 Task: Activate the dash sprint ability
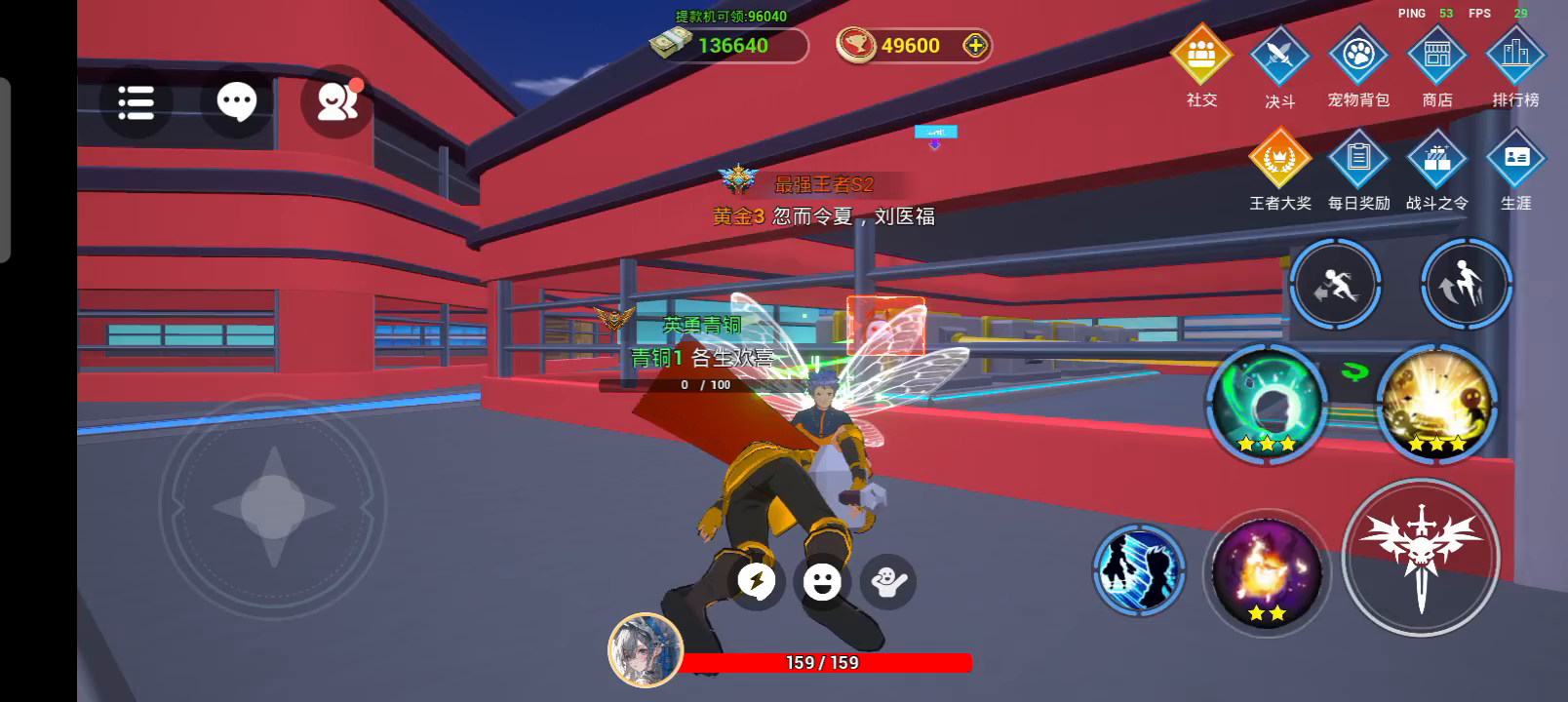1335,286
